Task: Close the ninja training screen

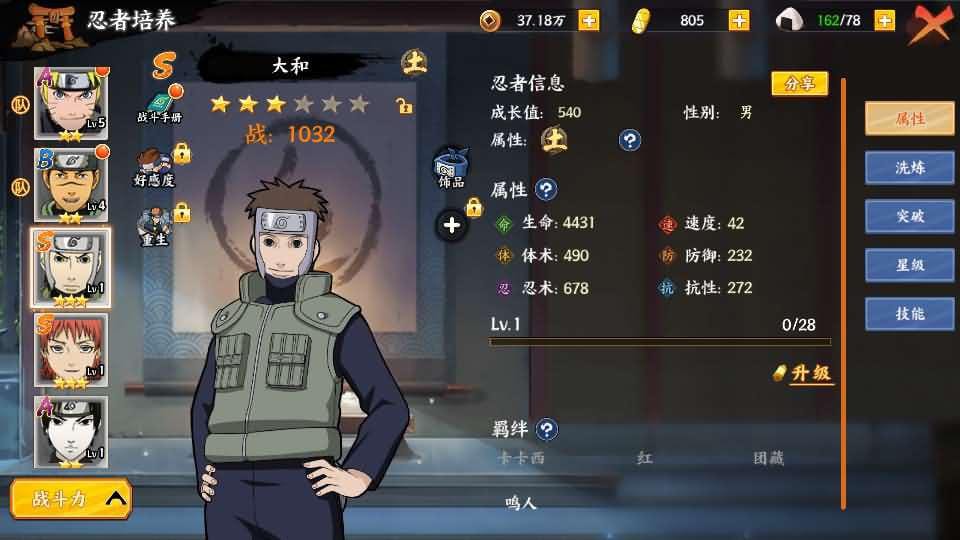Action: pos(932,22)
